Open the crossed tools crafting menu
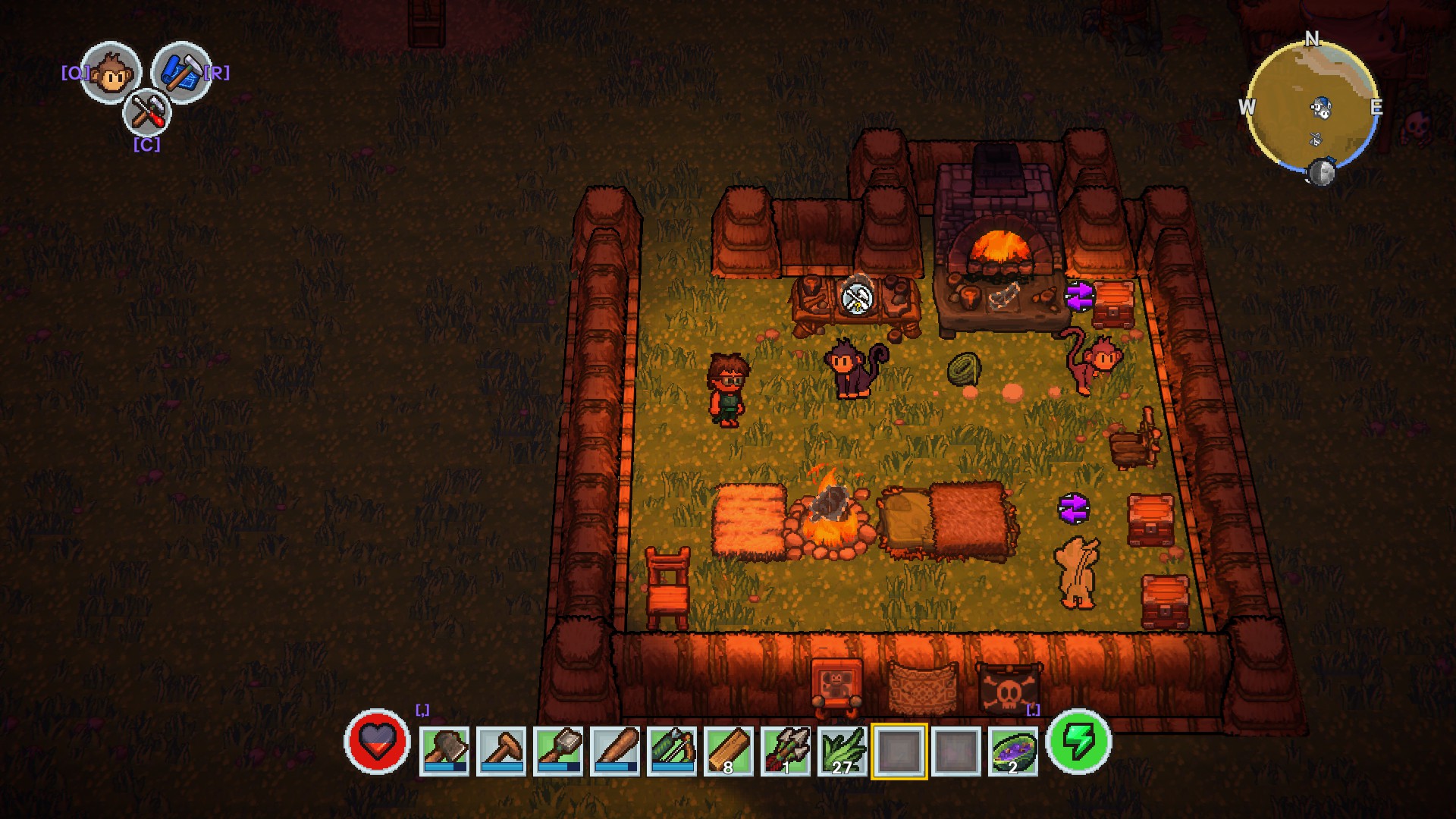Screen dimensions: 1456x819 click(146, 114)
